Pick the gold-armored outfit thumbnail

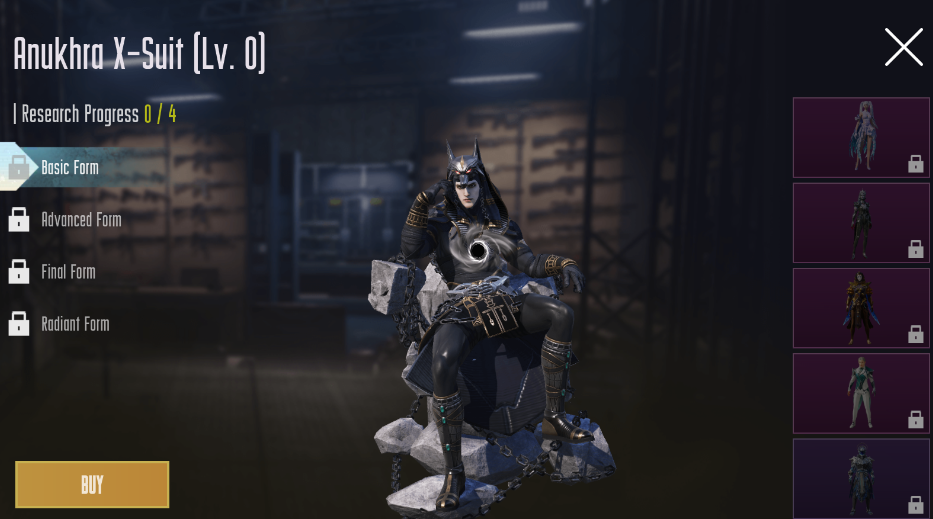(860, 308)
